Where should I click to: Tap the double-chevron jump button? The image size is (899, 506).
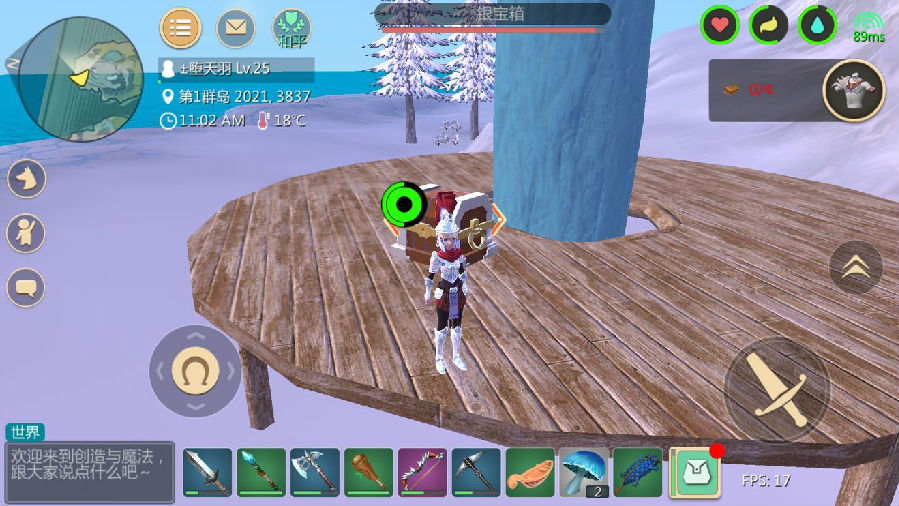click(x=856, y=267)
